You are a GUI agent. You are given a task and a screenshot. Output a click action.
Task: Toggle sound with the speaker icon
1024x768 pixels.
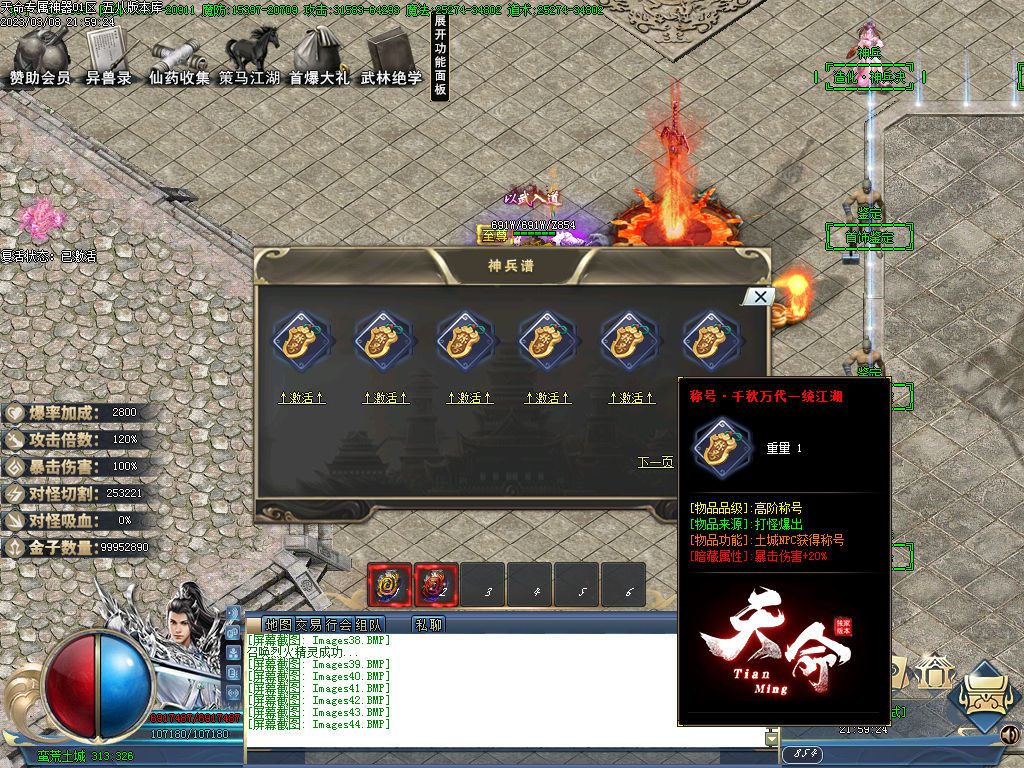pyautogui.click(x=1010, y=736)
